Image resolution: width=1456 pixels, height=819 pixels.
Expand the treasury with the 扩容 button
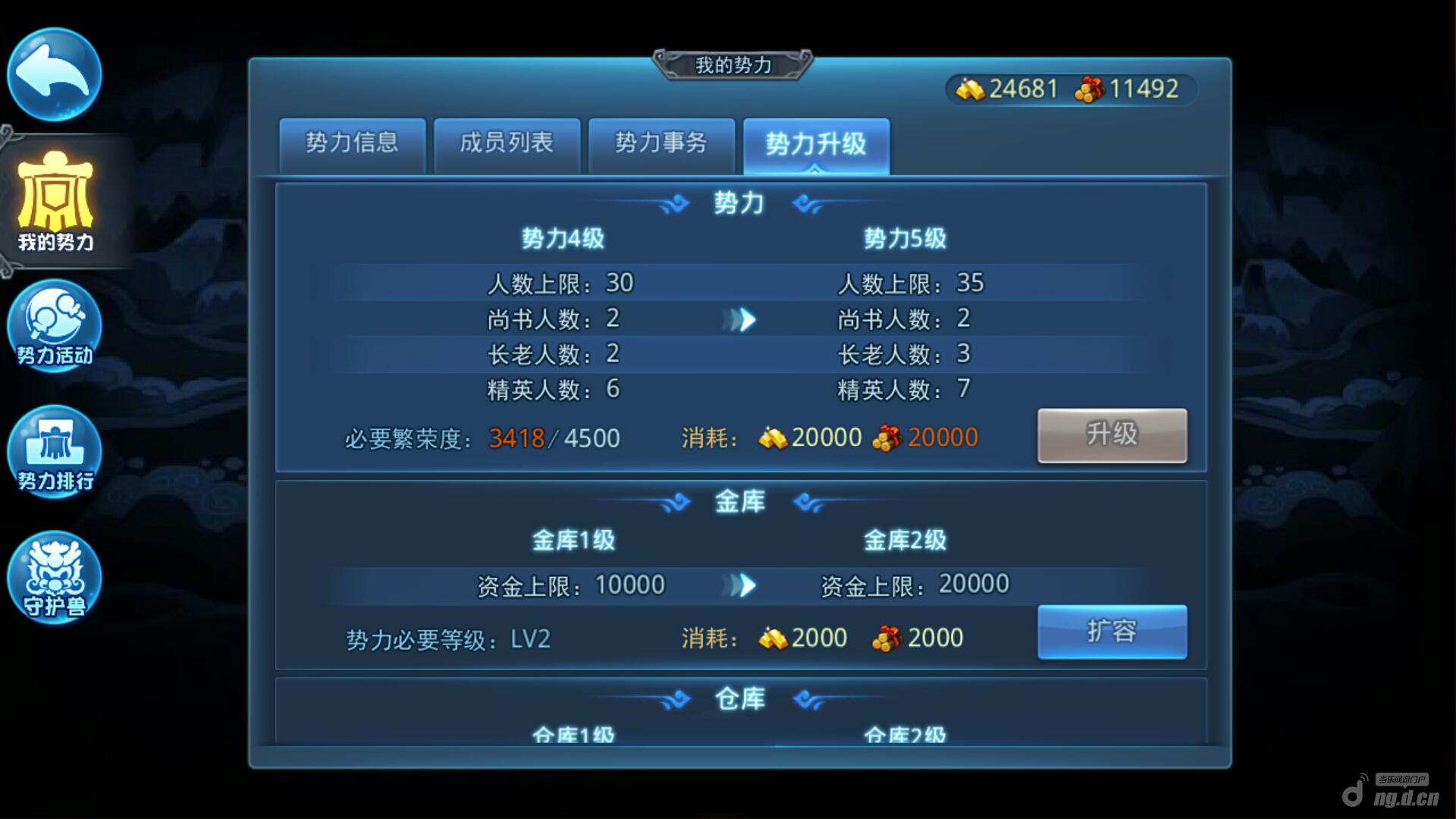tap(1112, 631)
